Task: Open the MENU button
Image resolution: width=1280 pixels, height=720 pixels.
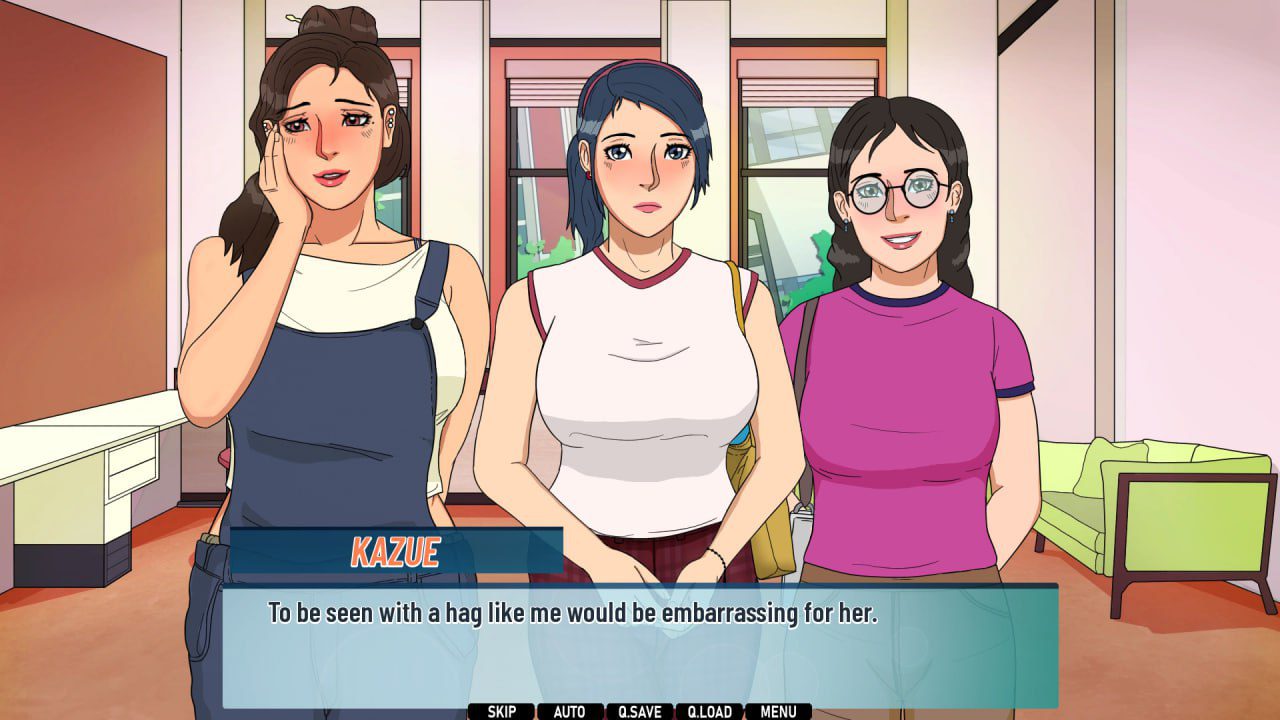Action: (x=778, y=712)
